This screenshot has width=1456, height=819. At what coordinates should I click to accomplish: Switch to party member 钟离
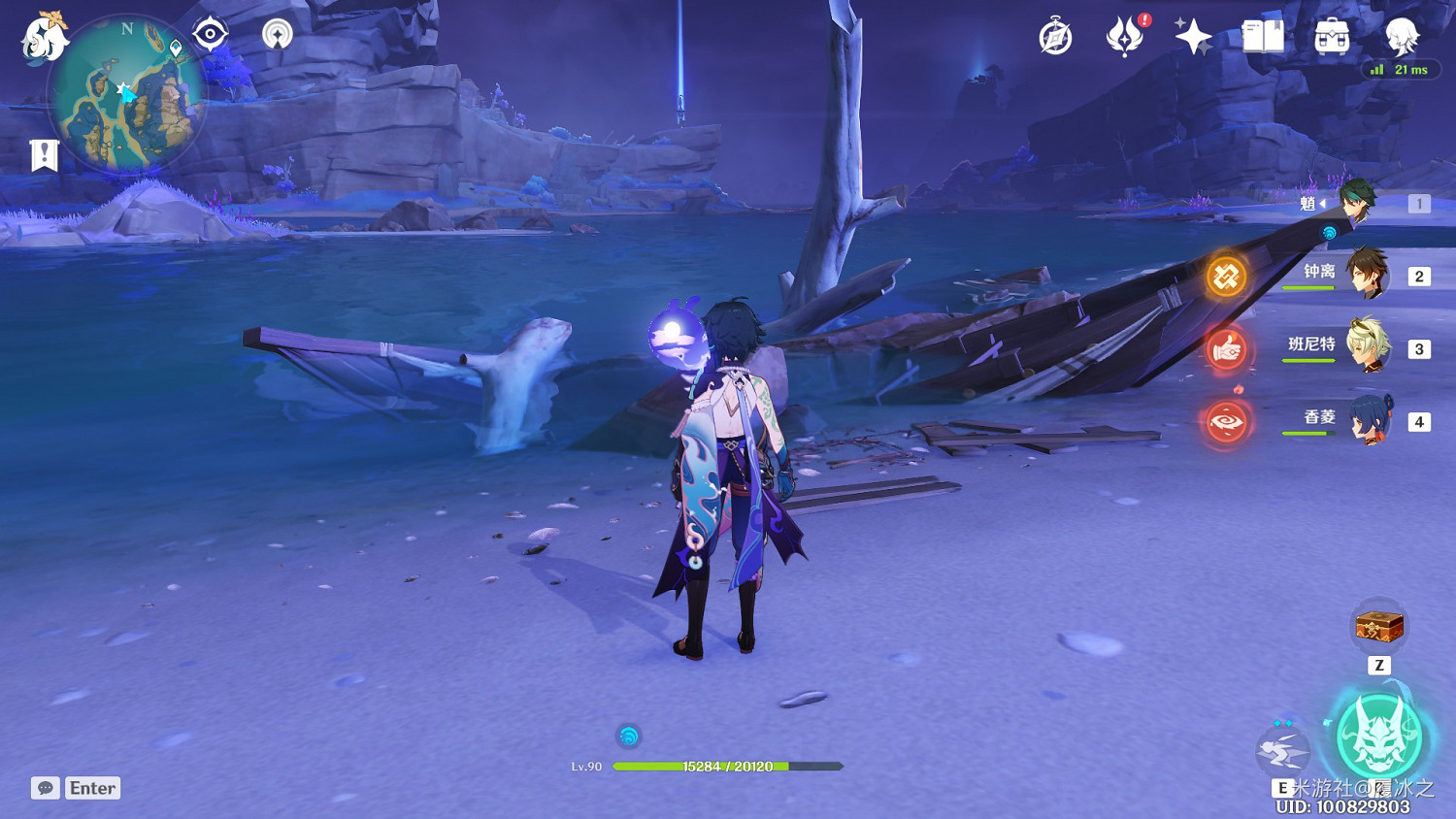pos(1368,275)
